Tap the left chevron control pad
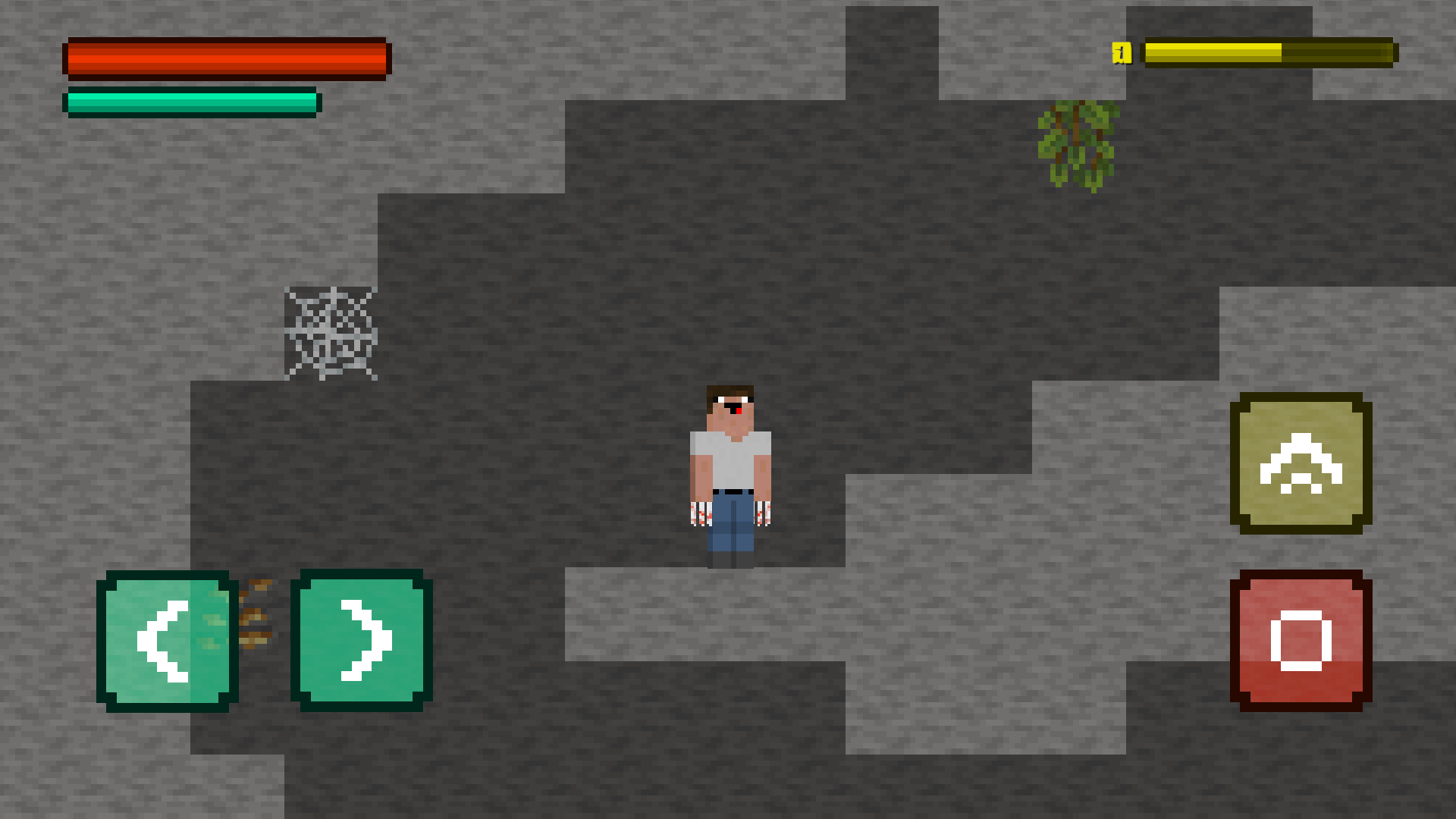 [x=165, y=641]
